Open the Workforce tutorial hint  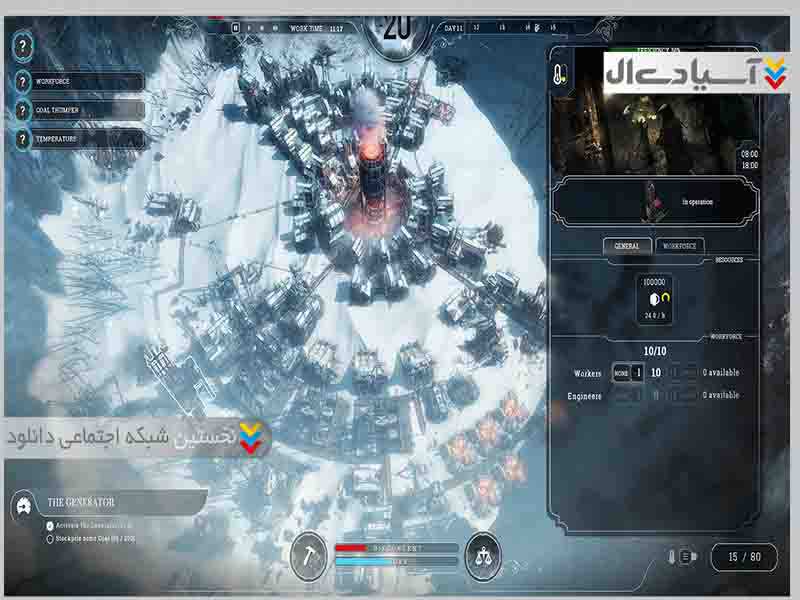pyautogui.click(x=80, y=82)
